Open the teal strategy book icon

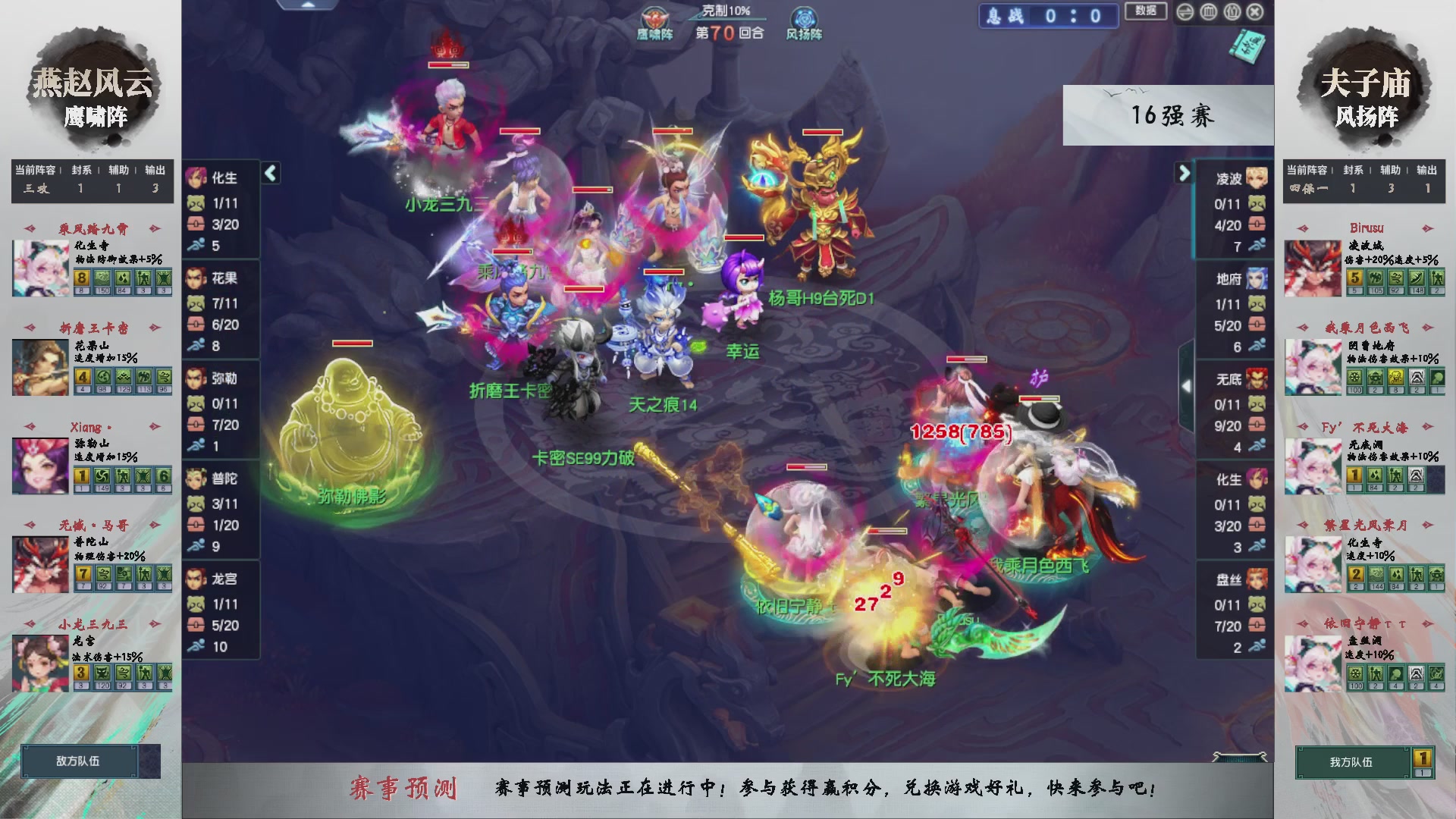1247,45
